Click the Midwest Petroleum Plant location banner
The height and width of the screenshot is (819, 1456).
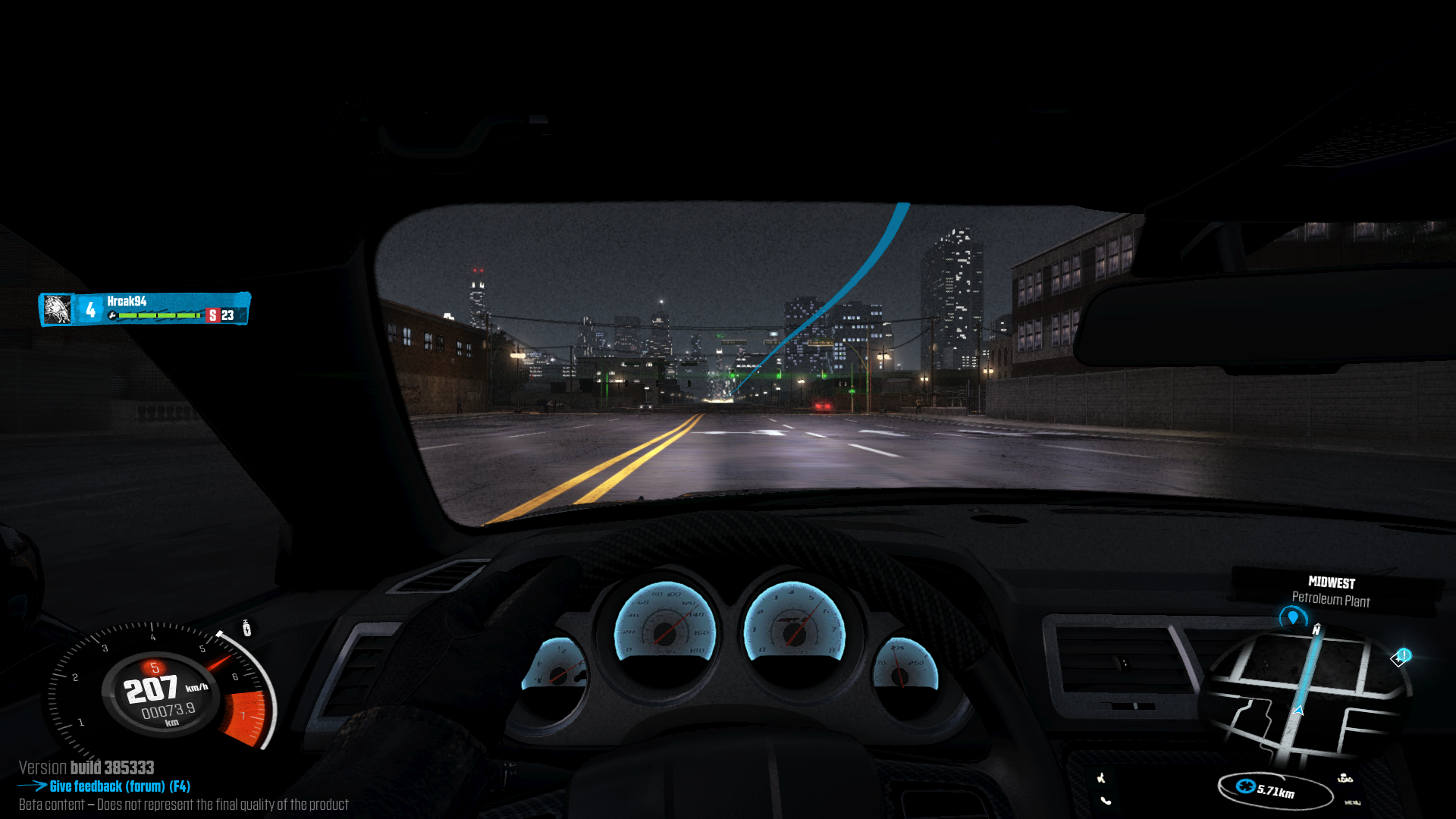[1331, 591]
